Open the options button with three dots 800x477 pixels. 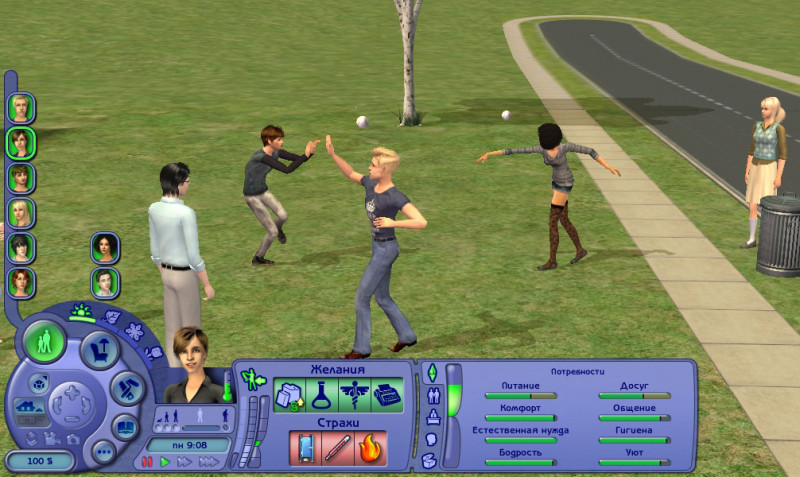point(102,451)
